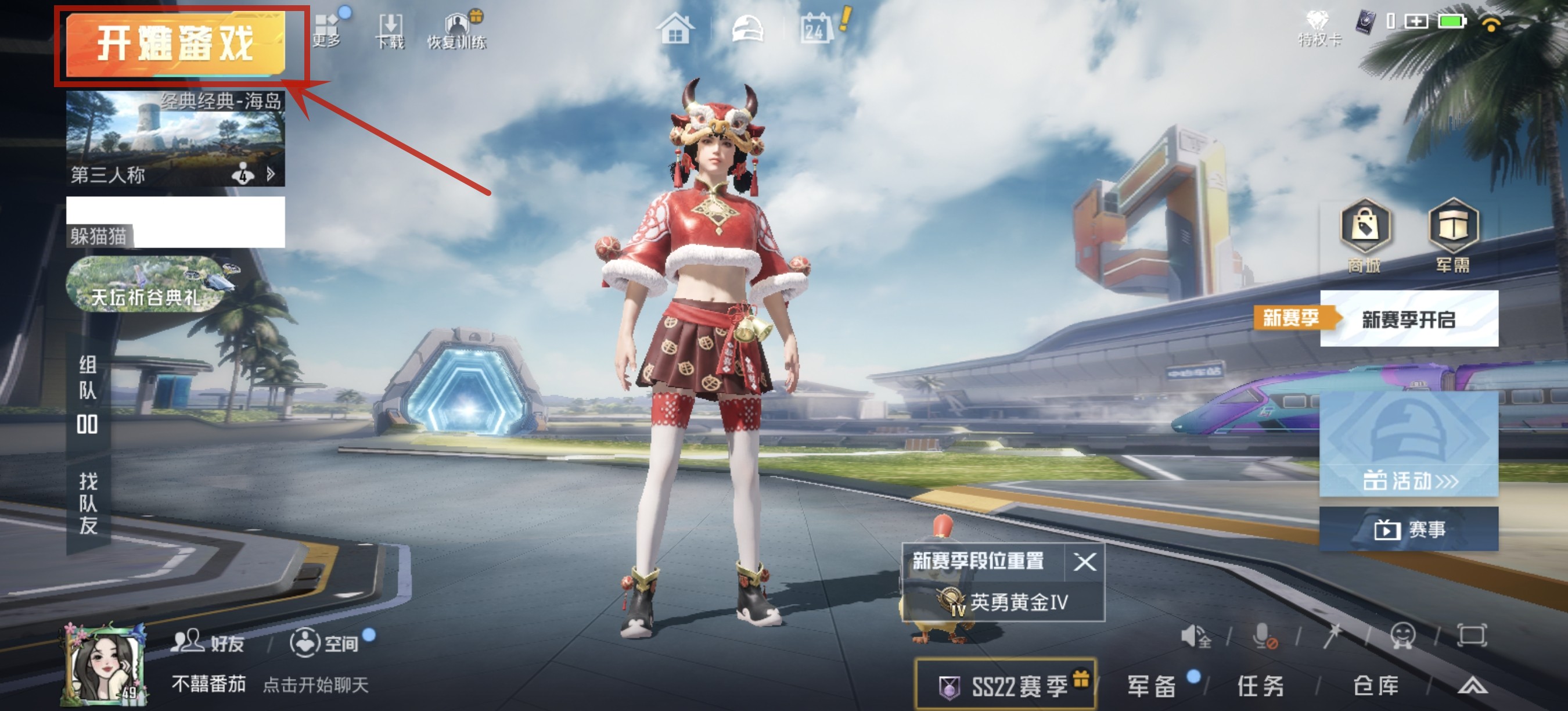This screenshot has height=711, width=1568.
Task: Open the 空间 personal space
Action: point(324,642)
